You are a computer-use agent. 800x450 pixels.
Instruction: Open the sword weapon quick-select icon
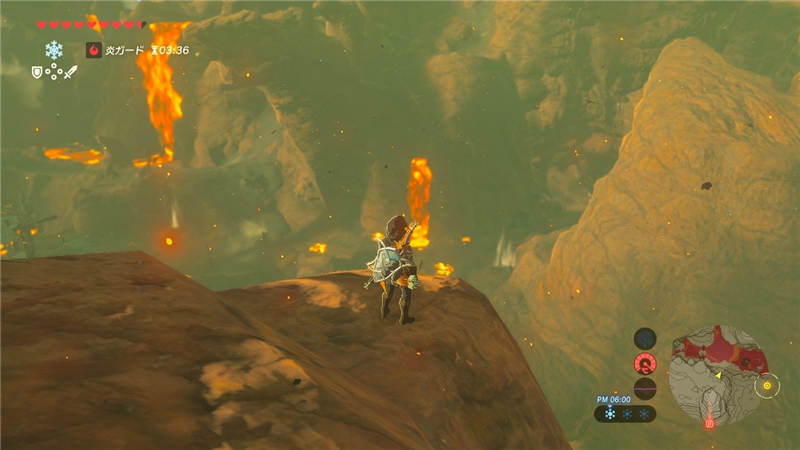70,72
